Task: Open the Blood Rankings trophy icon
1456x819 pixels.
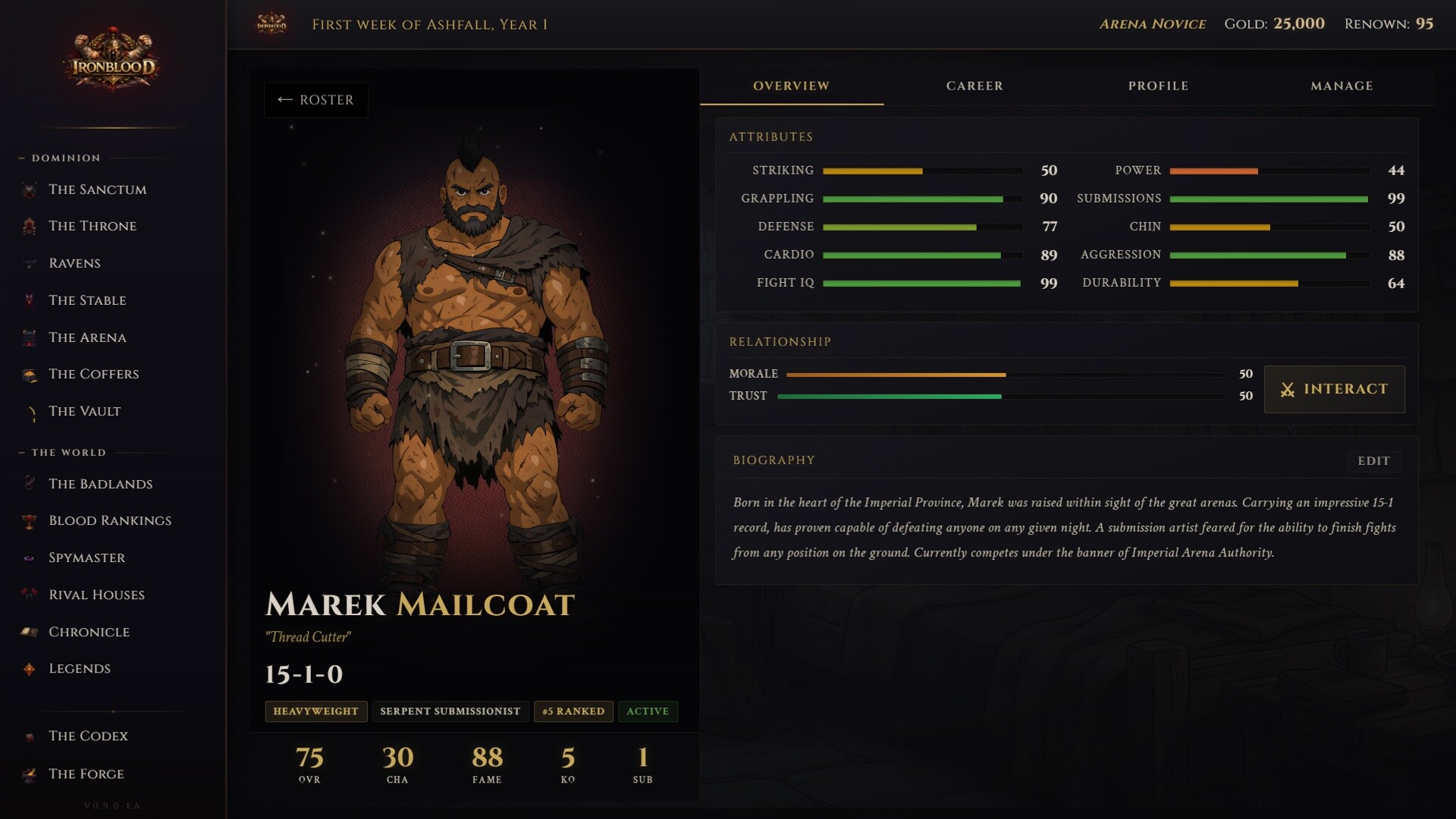Action: tap(30, 520)
